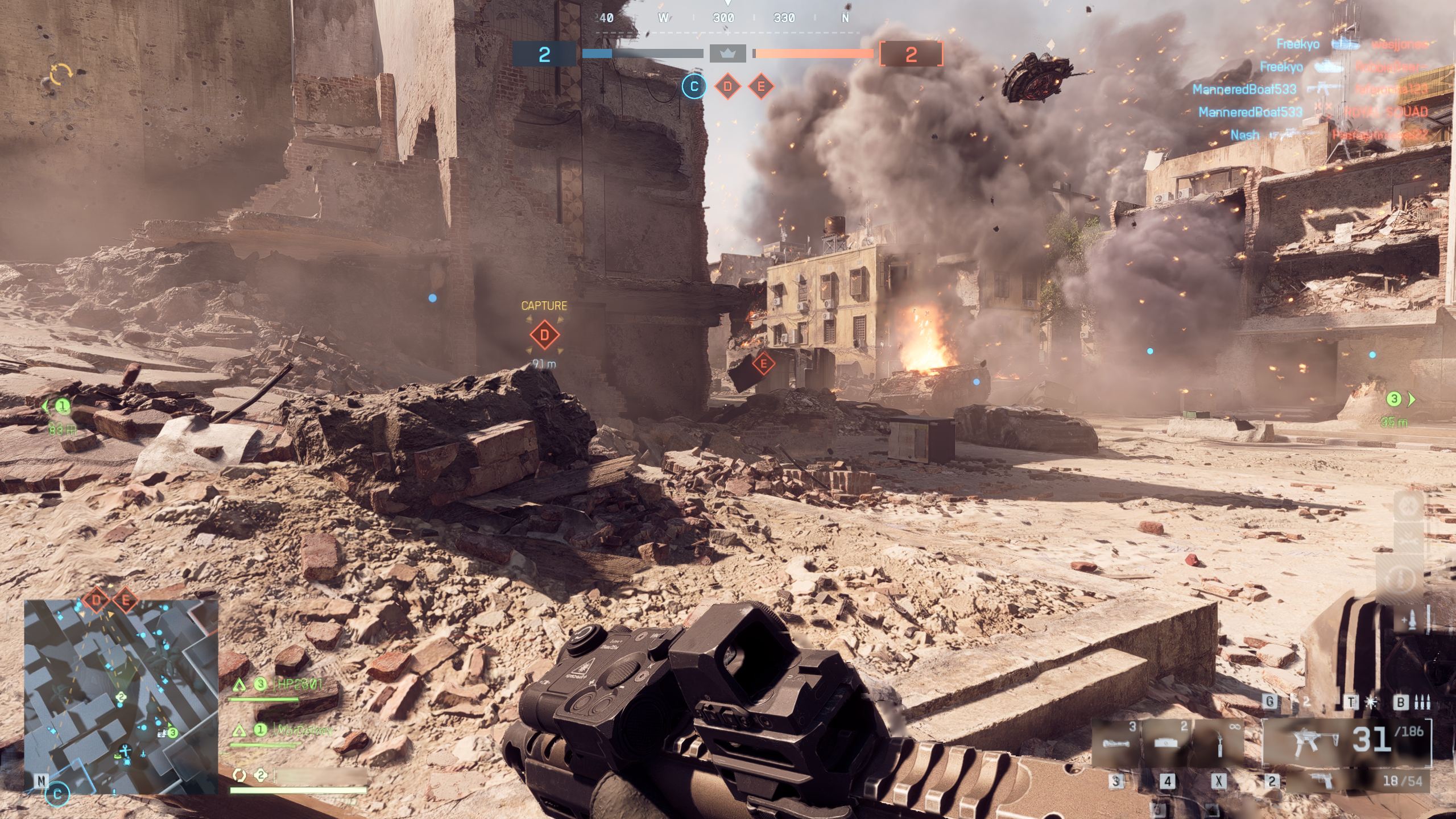The width and height of the screenshot is (1456, 819).
Task: Choose the launcher gadget slot with count 3
Action: tap(1116, 742)
